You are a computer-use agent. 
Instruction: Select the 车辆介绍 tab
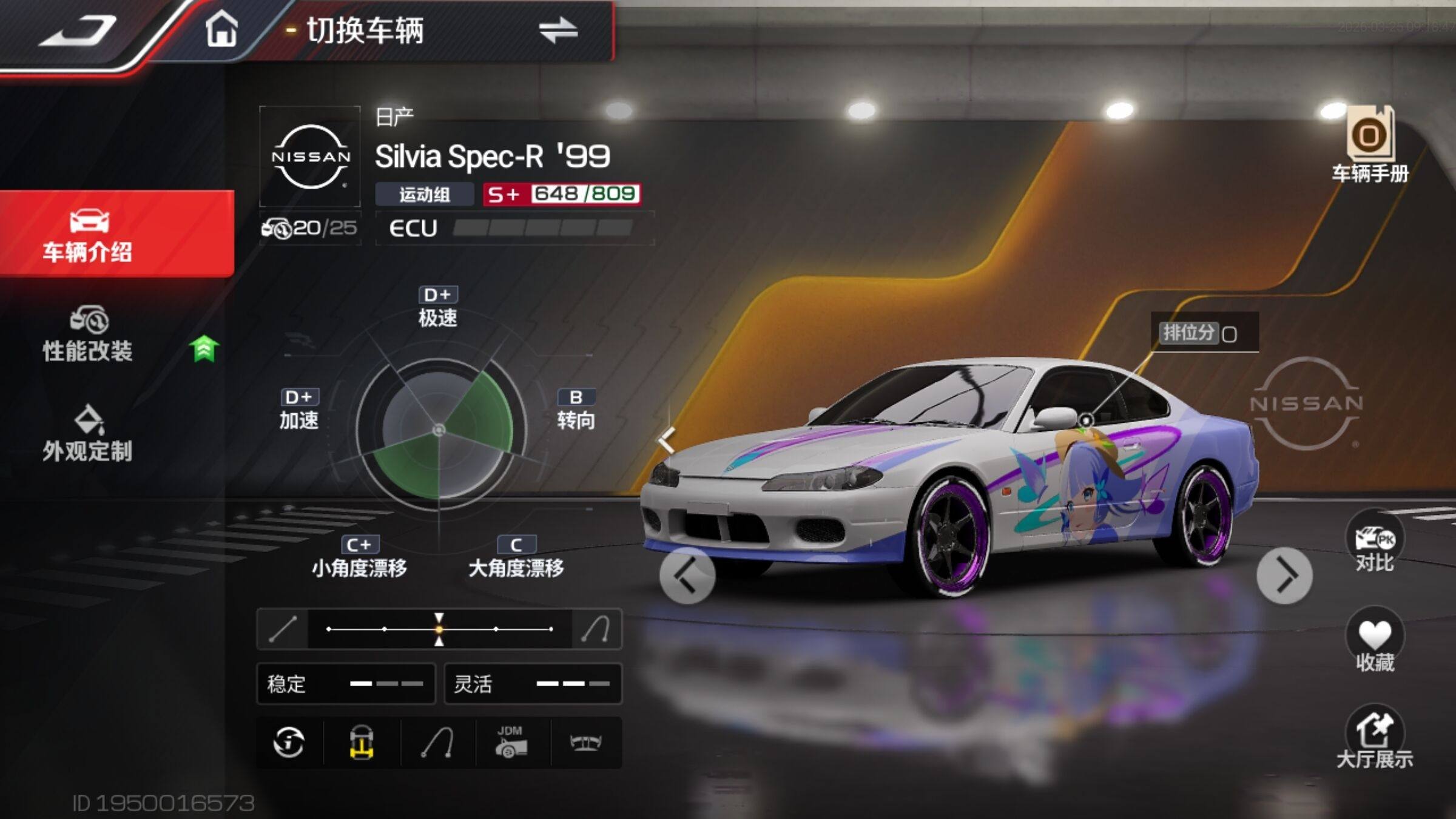point(88,235)
